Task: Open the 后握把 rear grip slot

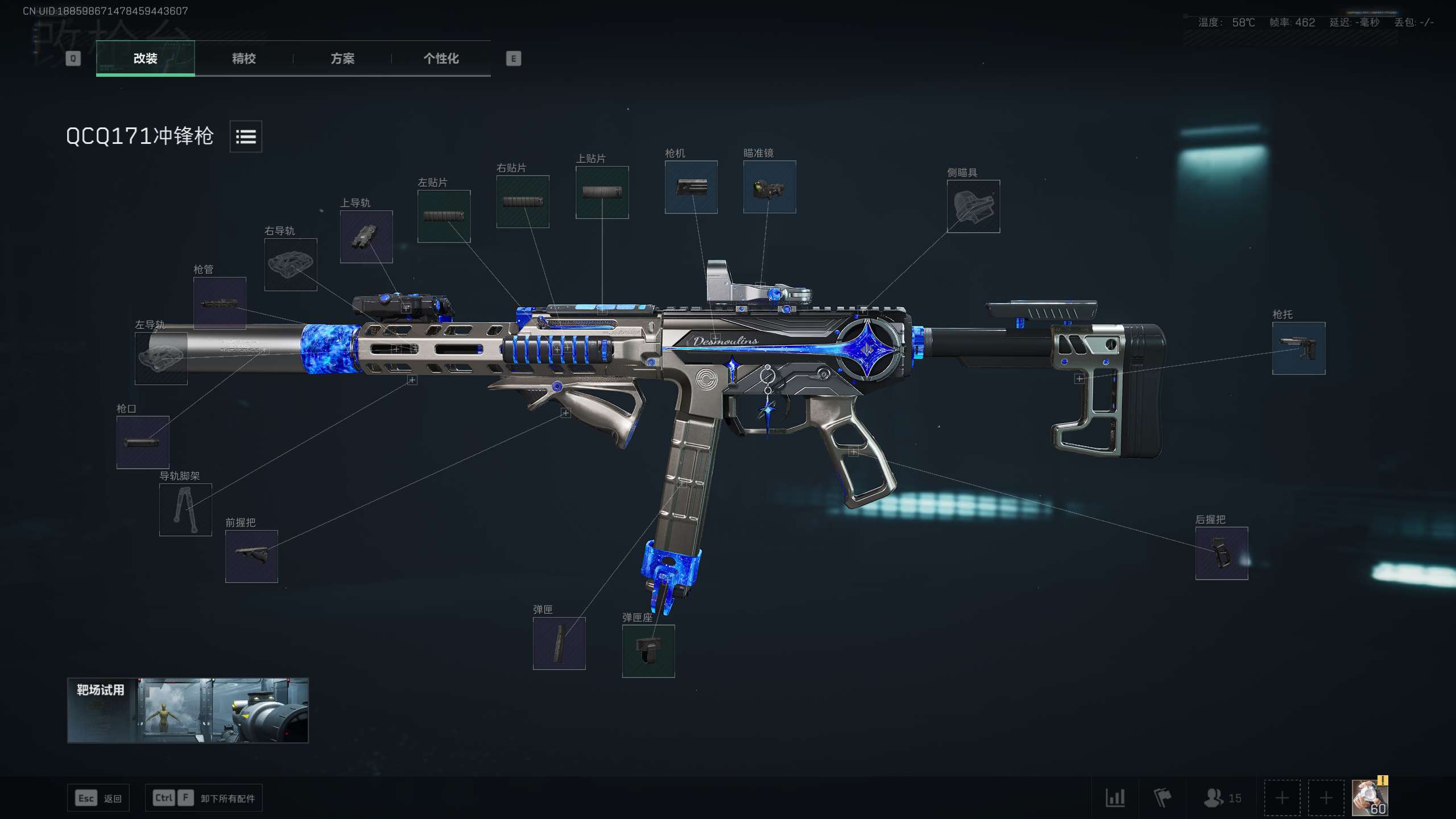Action: click(1222, 553)
